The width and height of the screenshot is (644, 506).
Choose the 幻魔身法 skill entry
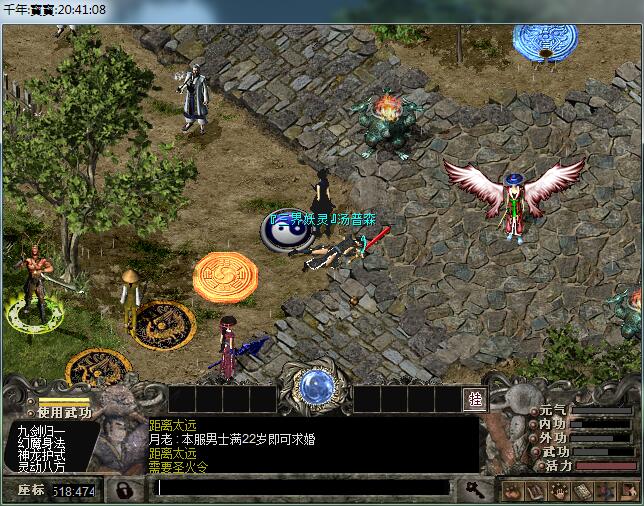click(x=41, y=443)
